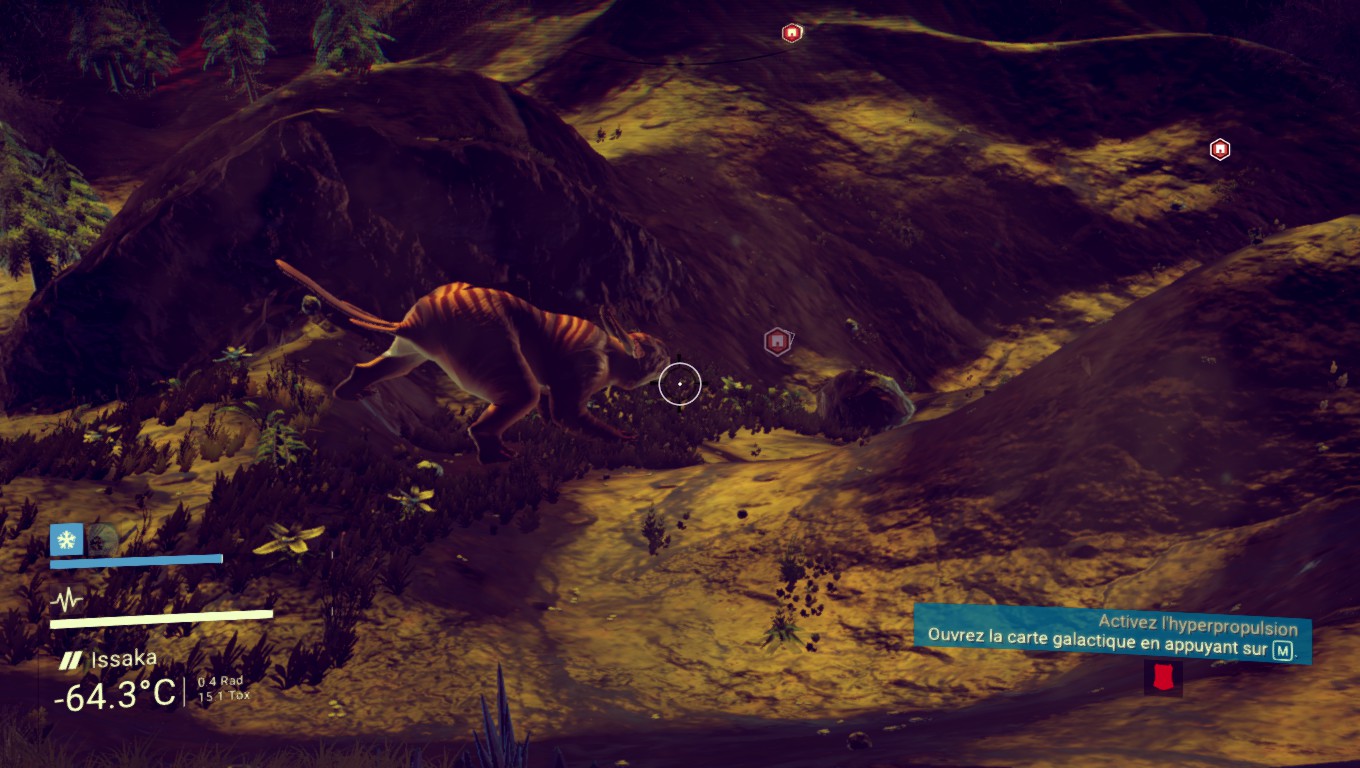Select the grey hazard icon beside the snowflake
The height and width of the screenshot is (768, 1360).
[102, 540]
